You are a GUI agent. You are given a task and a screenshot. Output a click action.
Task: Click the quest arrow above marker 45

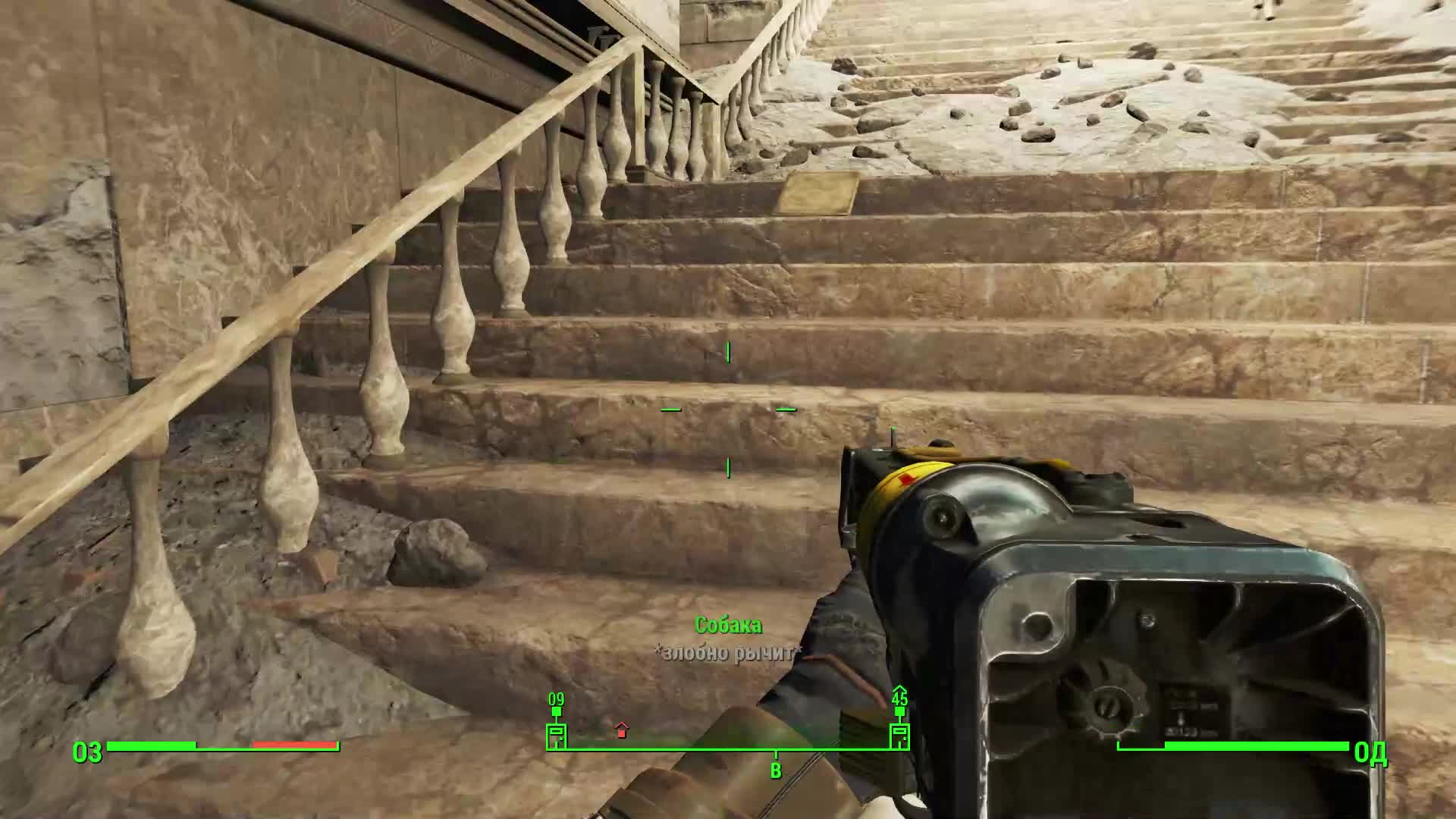(899, 690)
